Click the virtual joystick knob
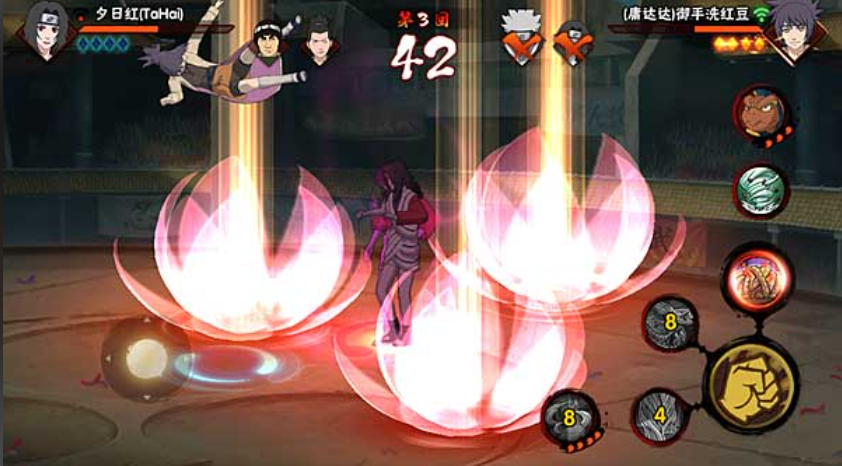The height and width of the screenshot is (466, 842). click(146, 357)
